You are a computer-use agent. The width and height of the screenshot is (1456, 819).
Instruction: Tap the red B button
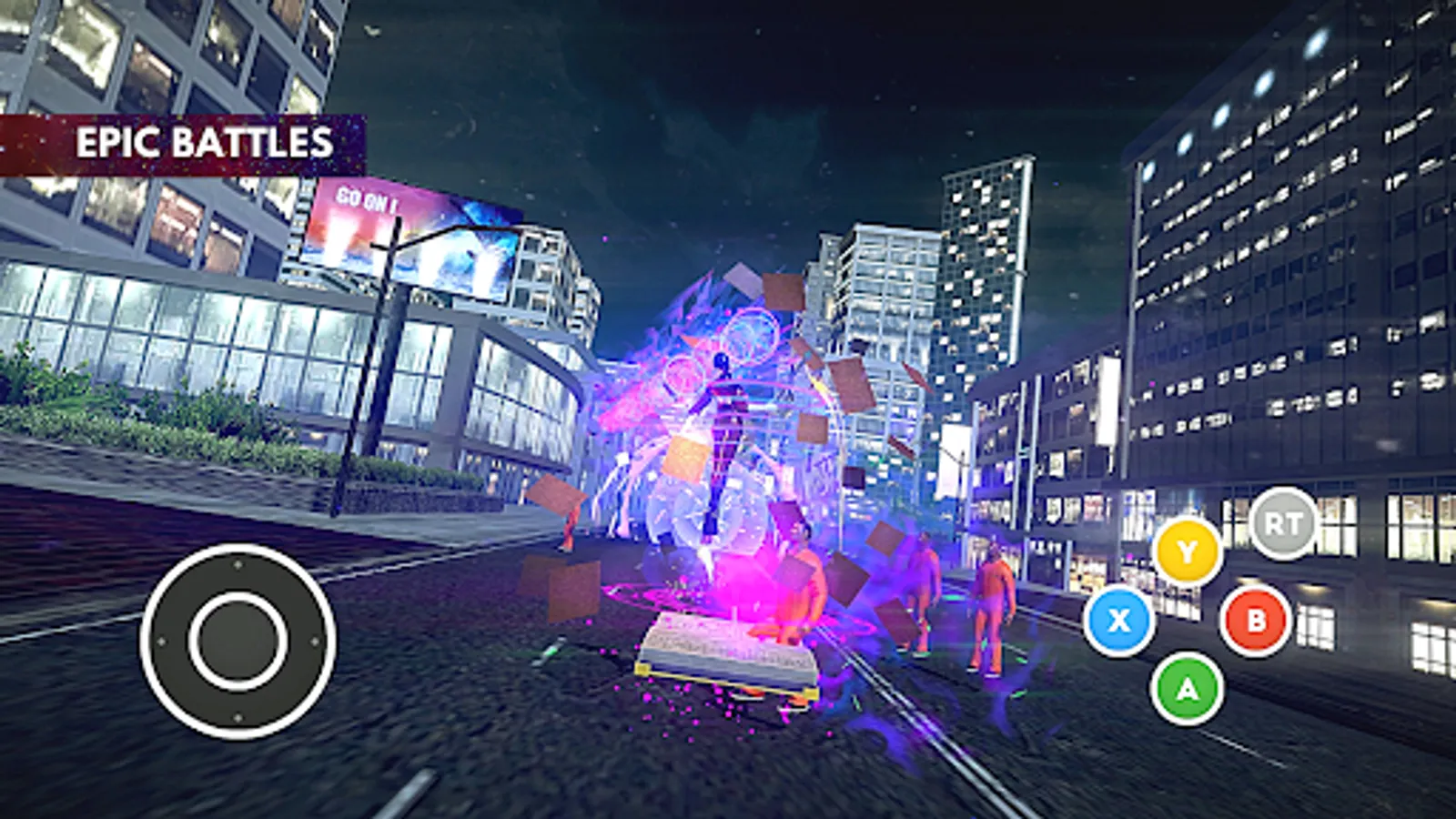[x=1256, y=622]
